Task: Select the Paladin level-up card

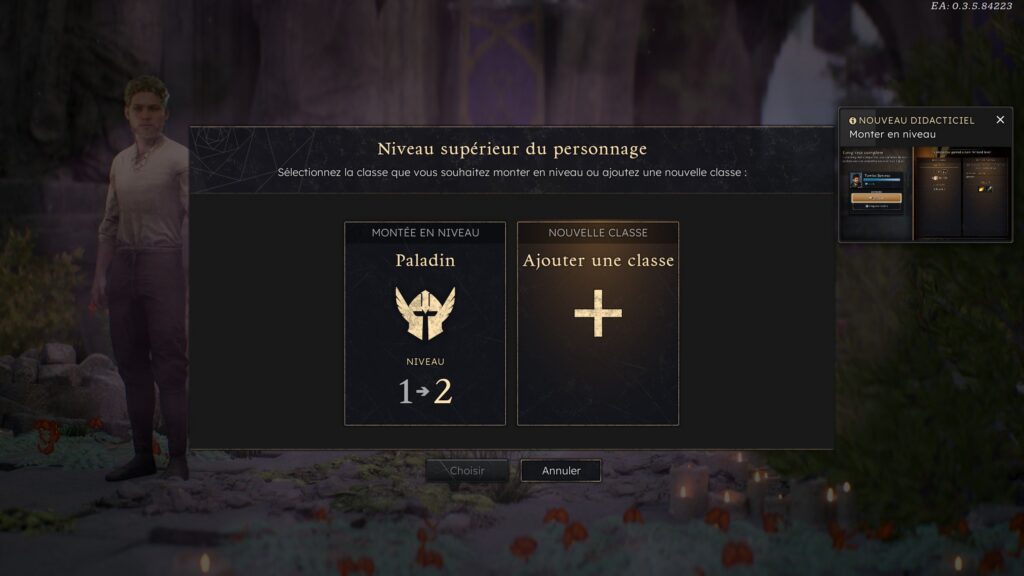Action: click(425, 323)
